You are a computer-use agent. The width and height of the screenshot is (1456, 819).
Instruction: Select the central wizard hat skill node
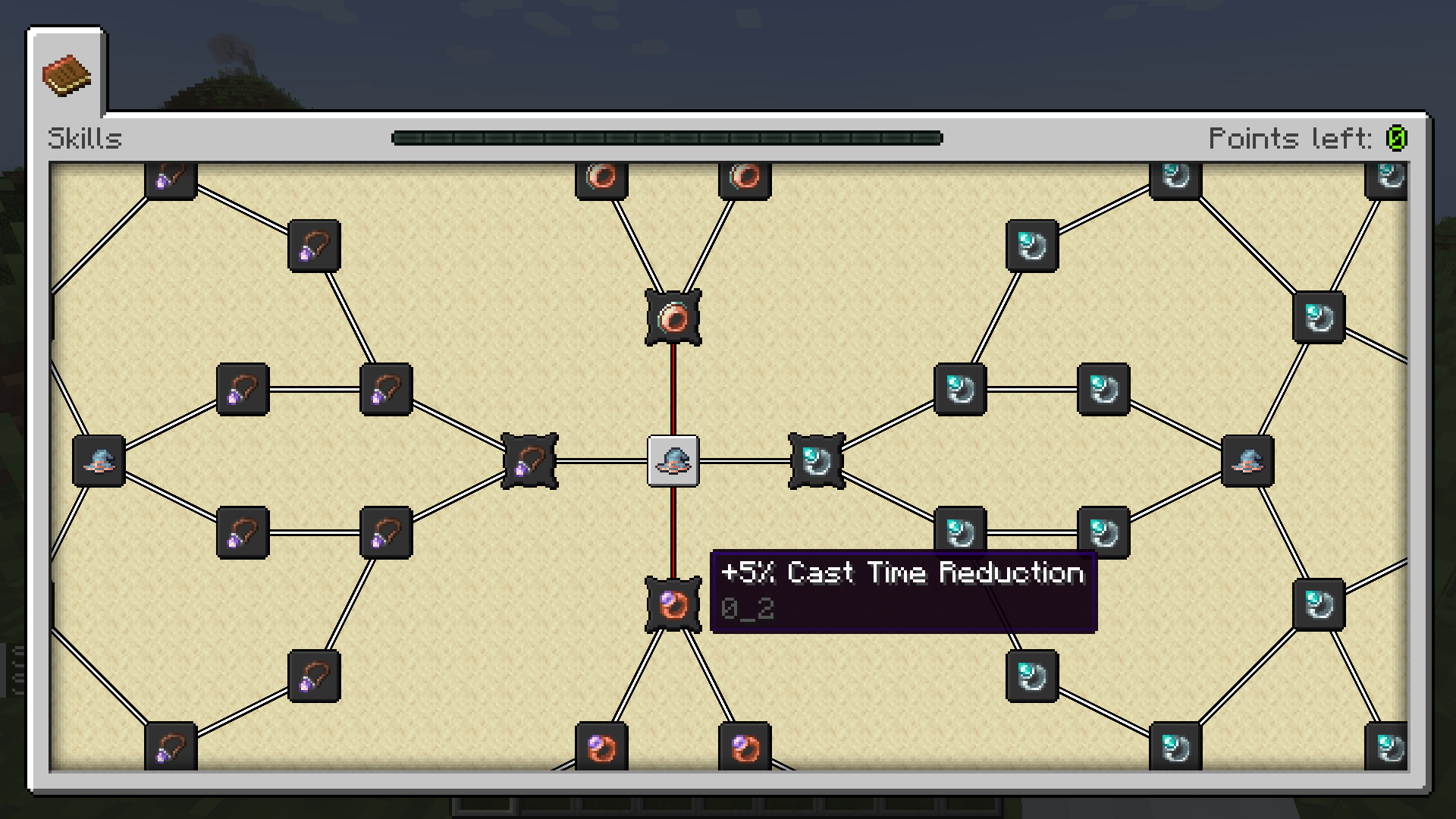pos(672,461)
